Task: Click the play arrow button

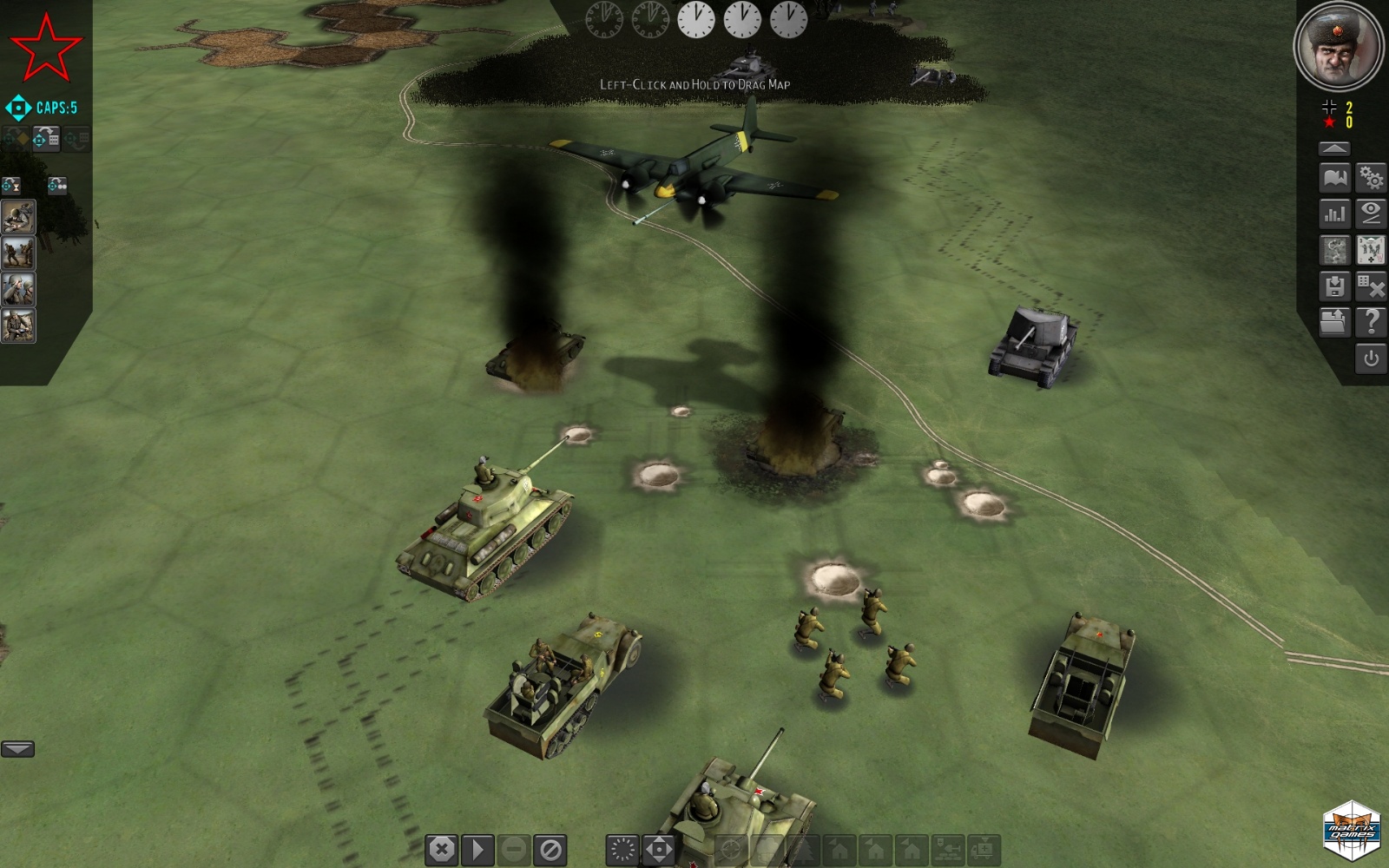Action: click(477, 850)
